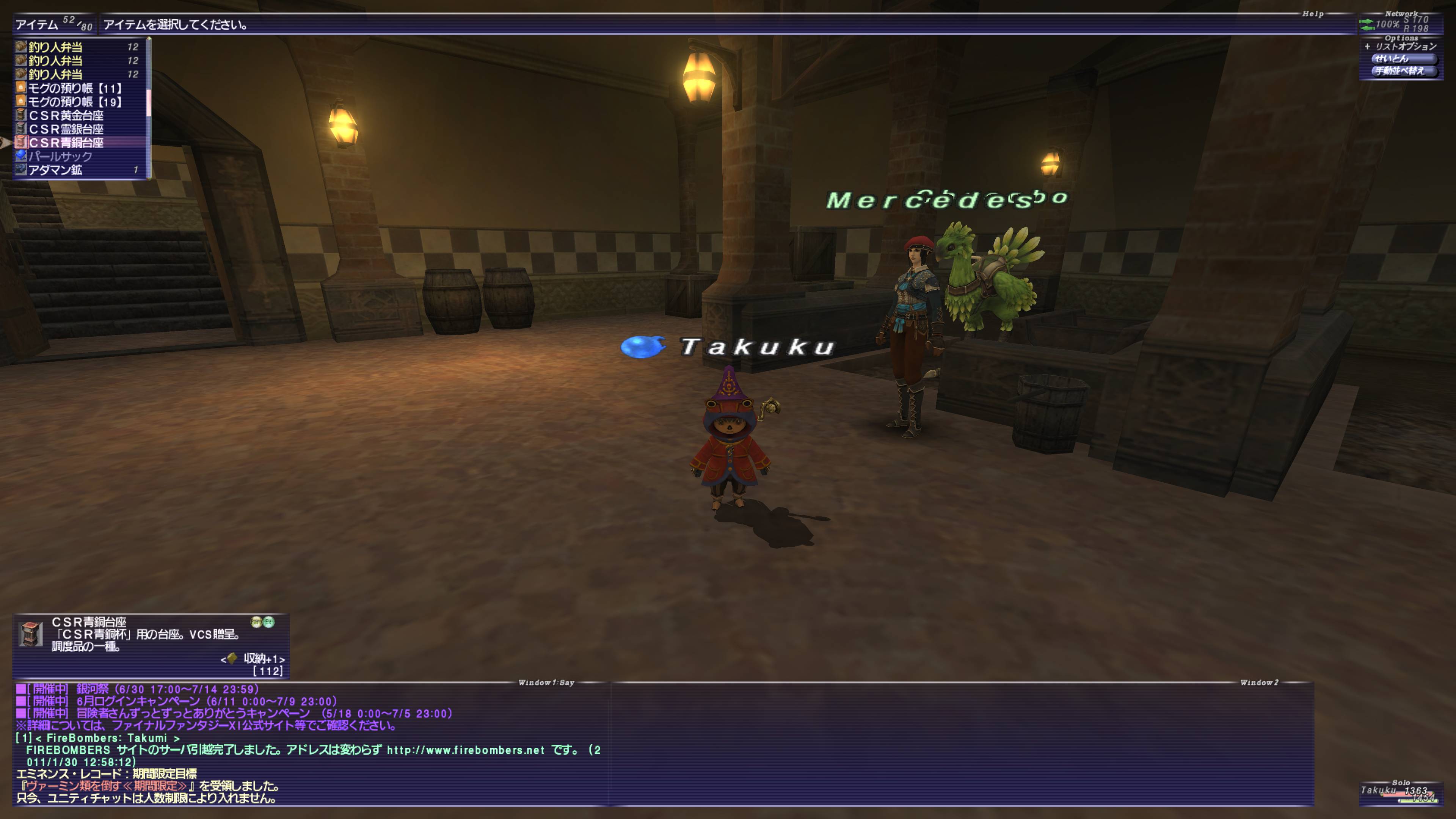Choose the CSR霊銀台座 item
Viewport: 1456px width, 819px height.
66,129
